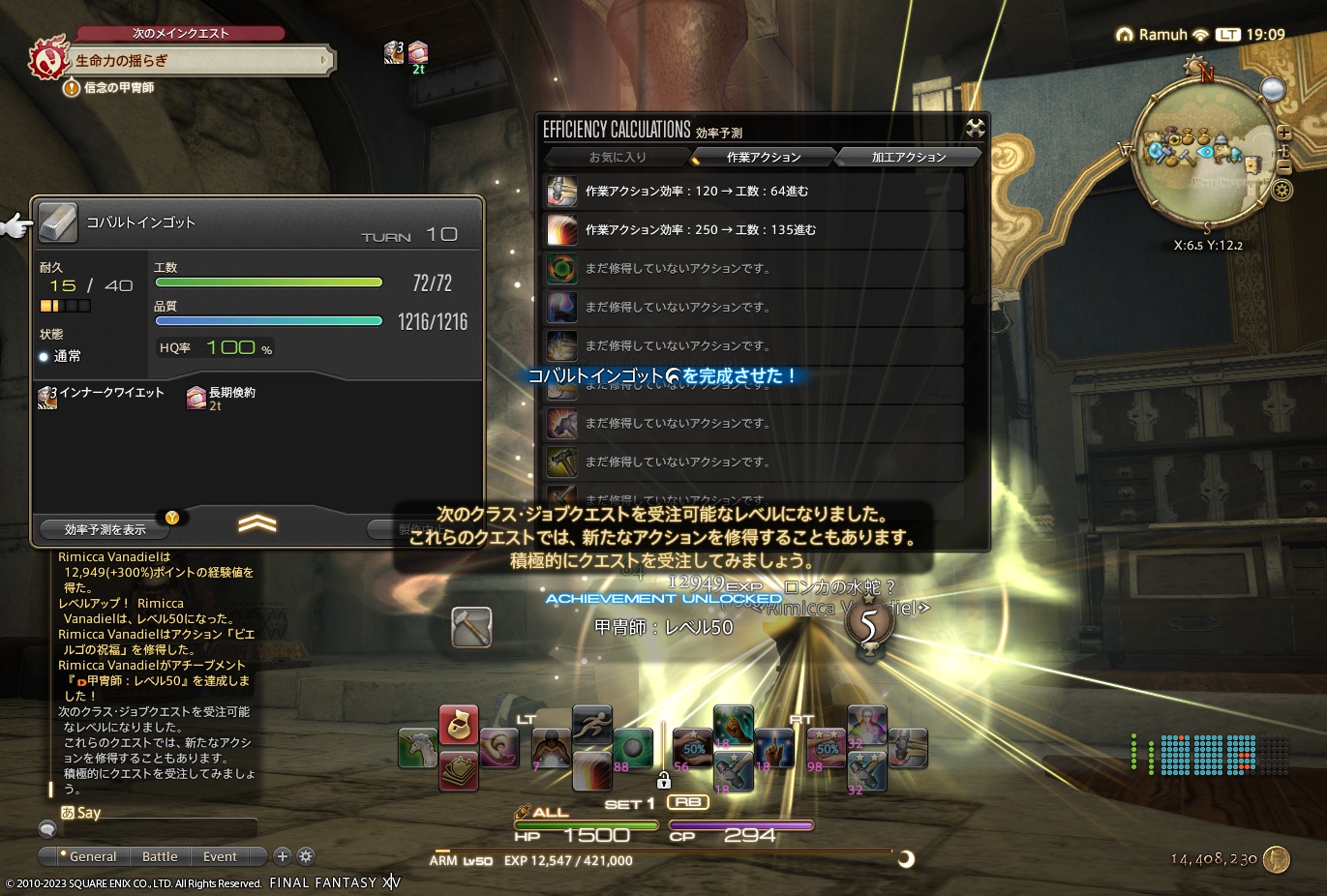Open the chat settings gear beside the plus icon

pyautogui.click(x=305, y=856)
